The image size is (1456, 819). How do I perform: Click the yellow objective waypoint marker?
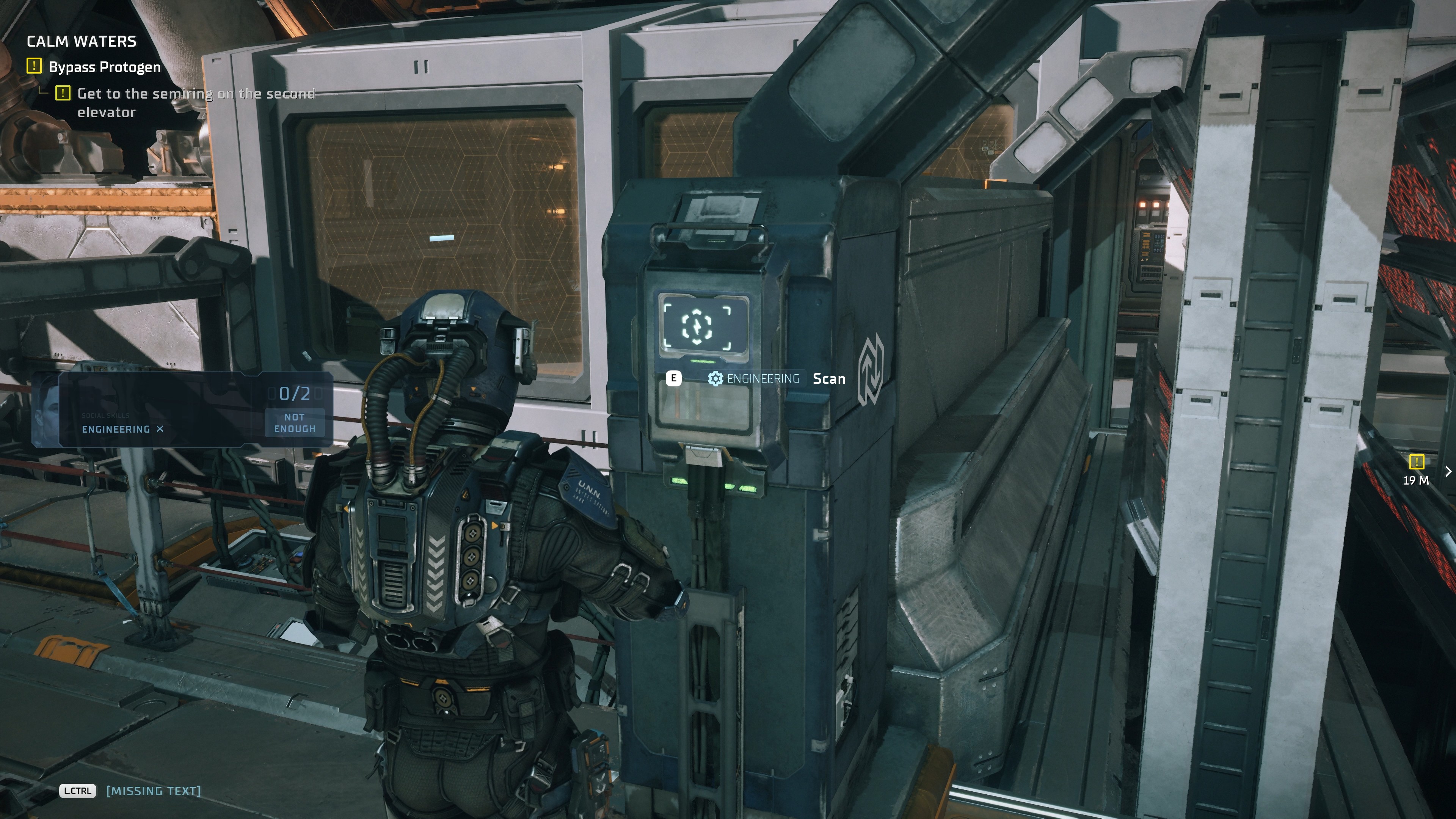pos(1416,462)
